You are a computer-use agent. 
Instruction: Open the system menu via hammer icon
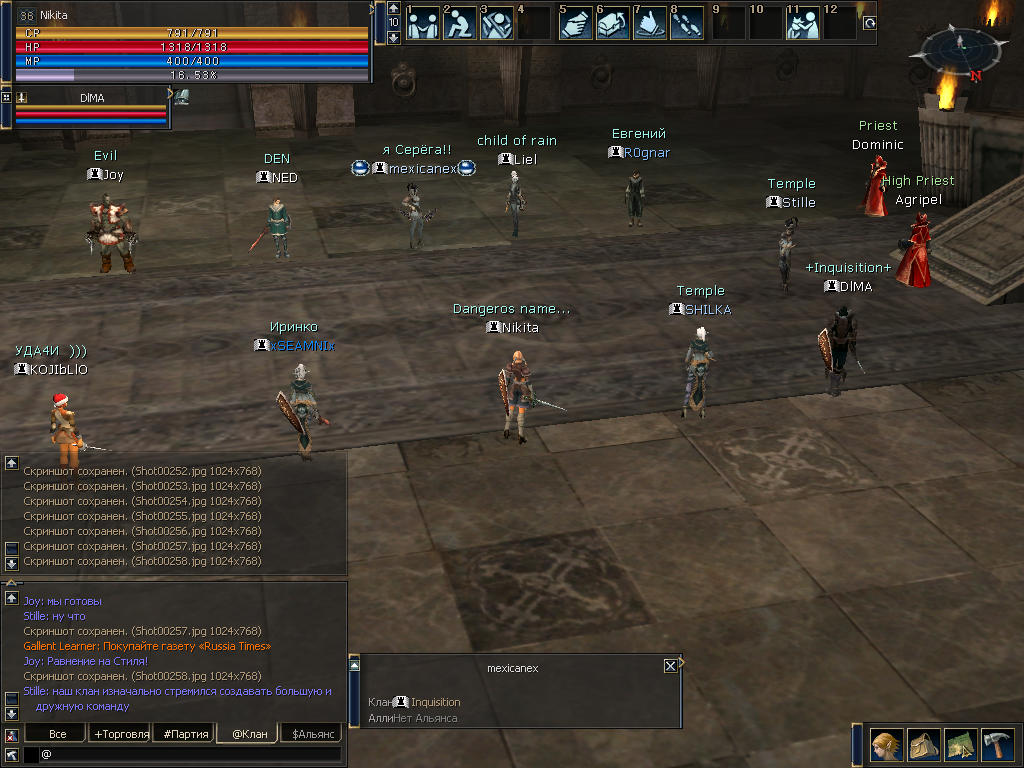(x=997, y=745)
